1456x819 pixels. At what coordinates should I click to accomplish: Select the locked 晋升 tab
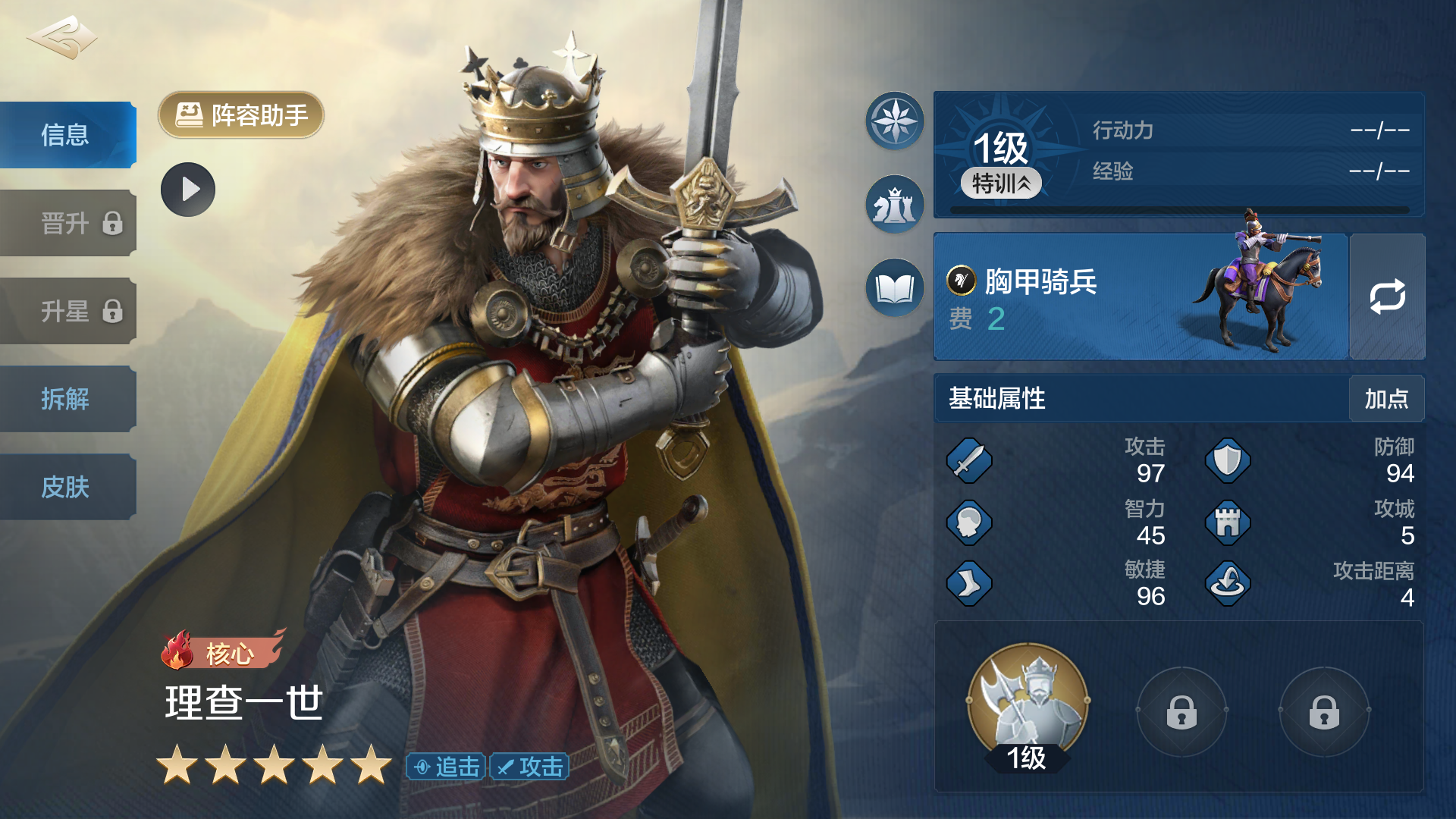tap(67, 224)
